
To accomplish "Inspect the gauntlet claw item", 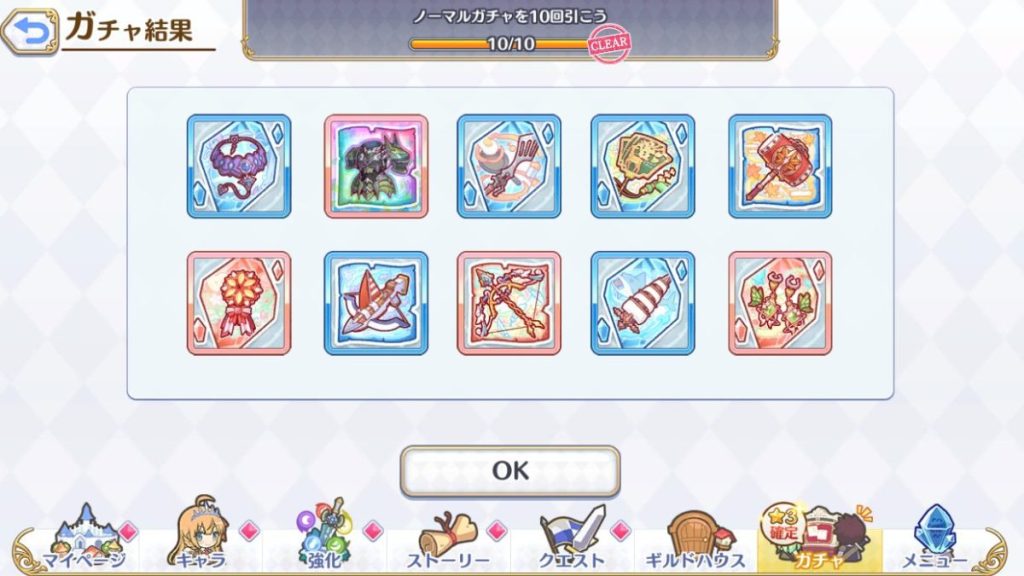I will tap(509, 166).
